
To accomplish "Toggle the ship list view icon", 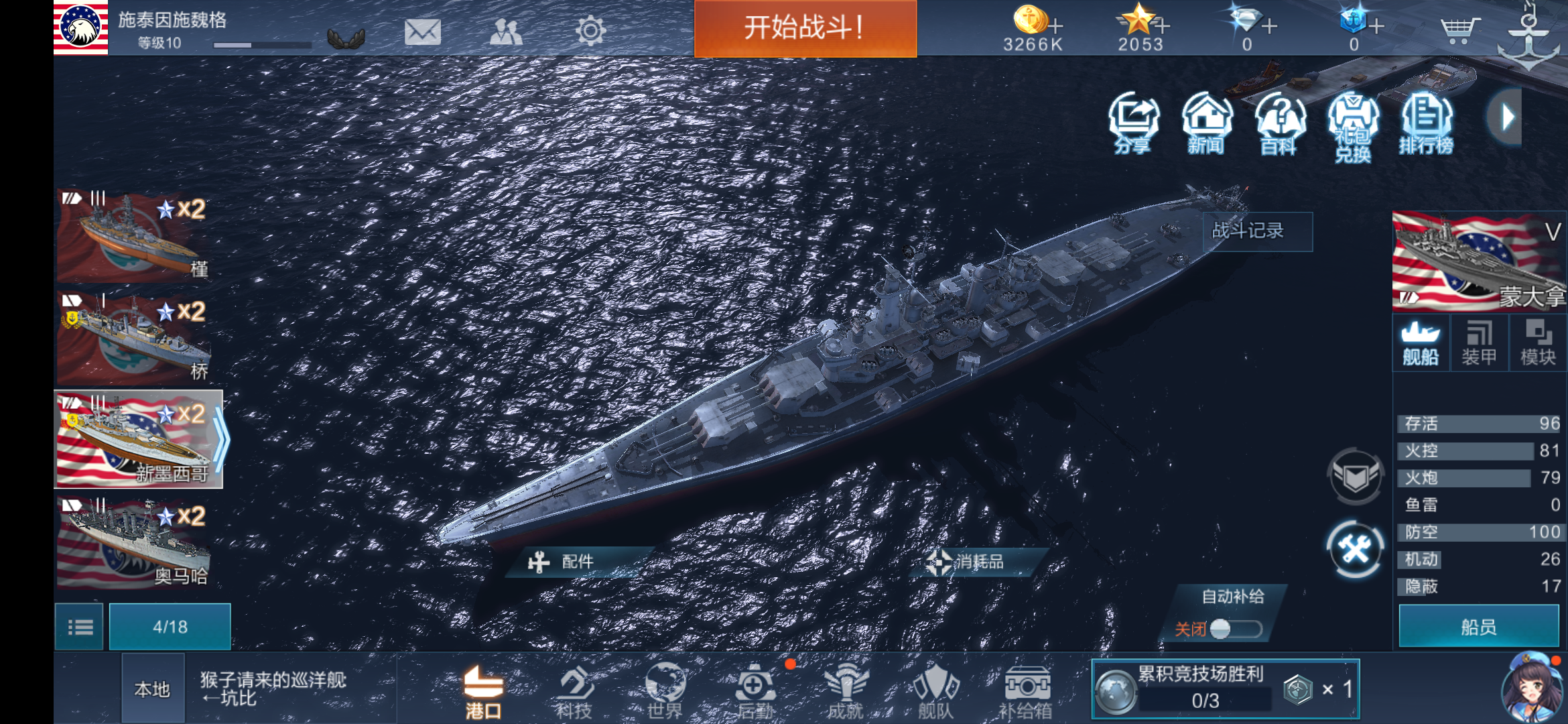I will tap(78, 625).
